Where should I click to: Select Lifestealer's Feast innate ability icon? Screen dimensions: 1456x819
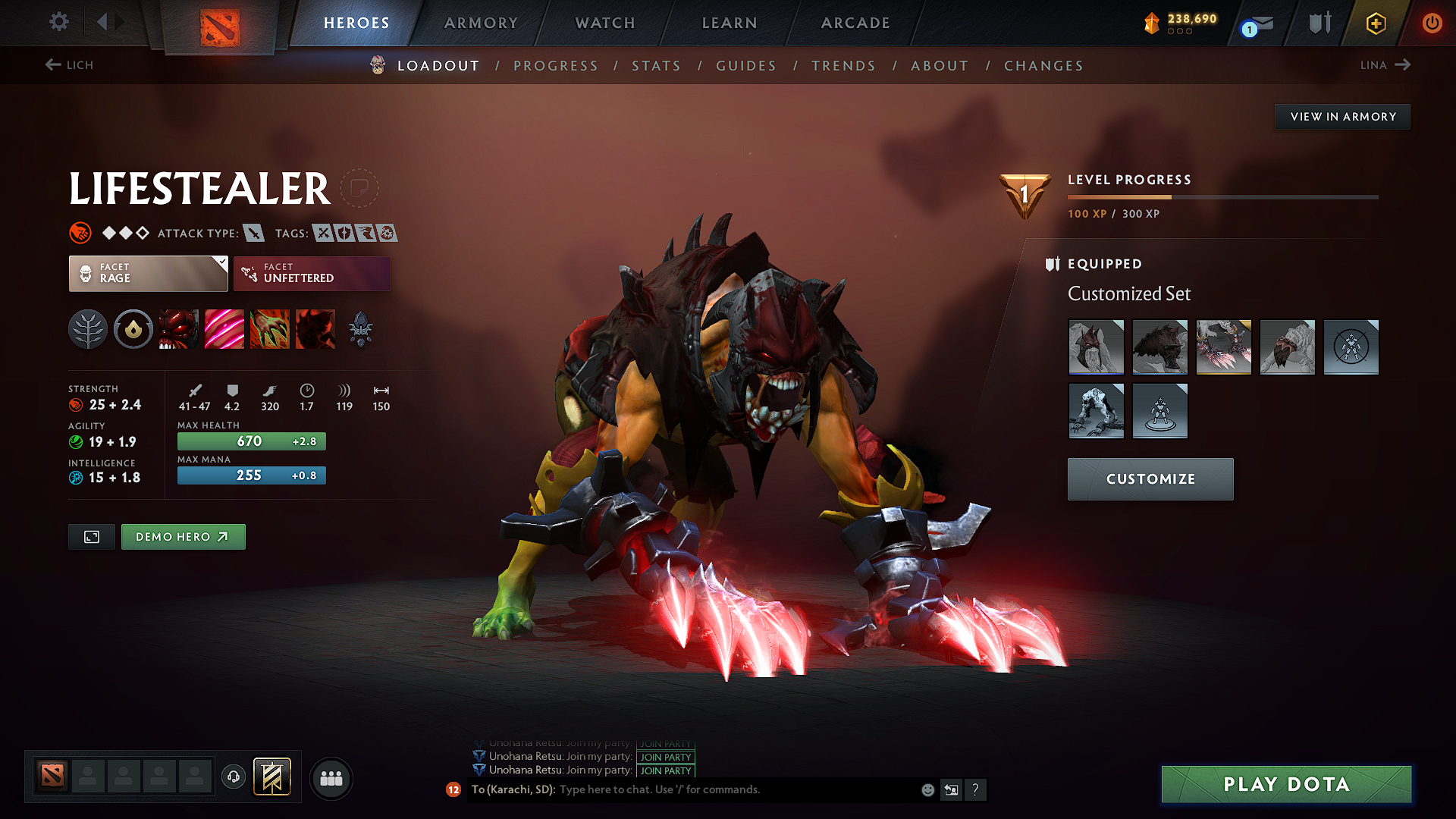[133, 329]
